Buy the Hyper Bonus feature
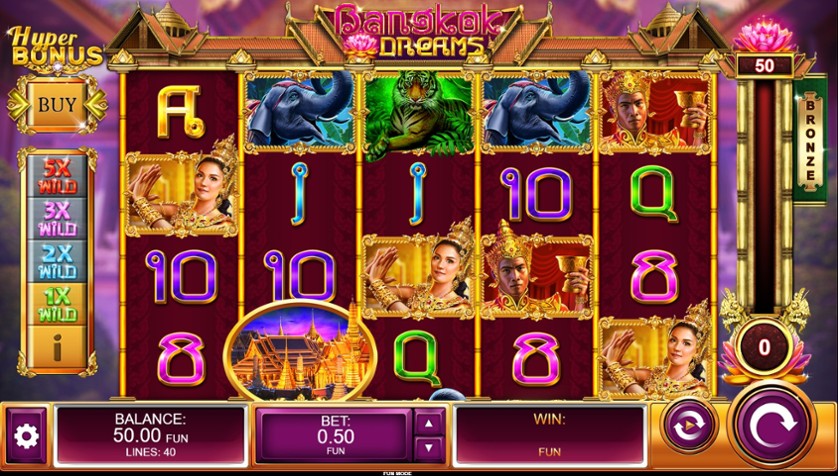The image size is (838, 476). [x=57, y=103]
